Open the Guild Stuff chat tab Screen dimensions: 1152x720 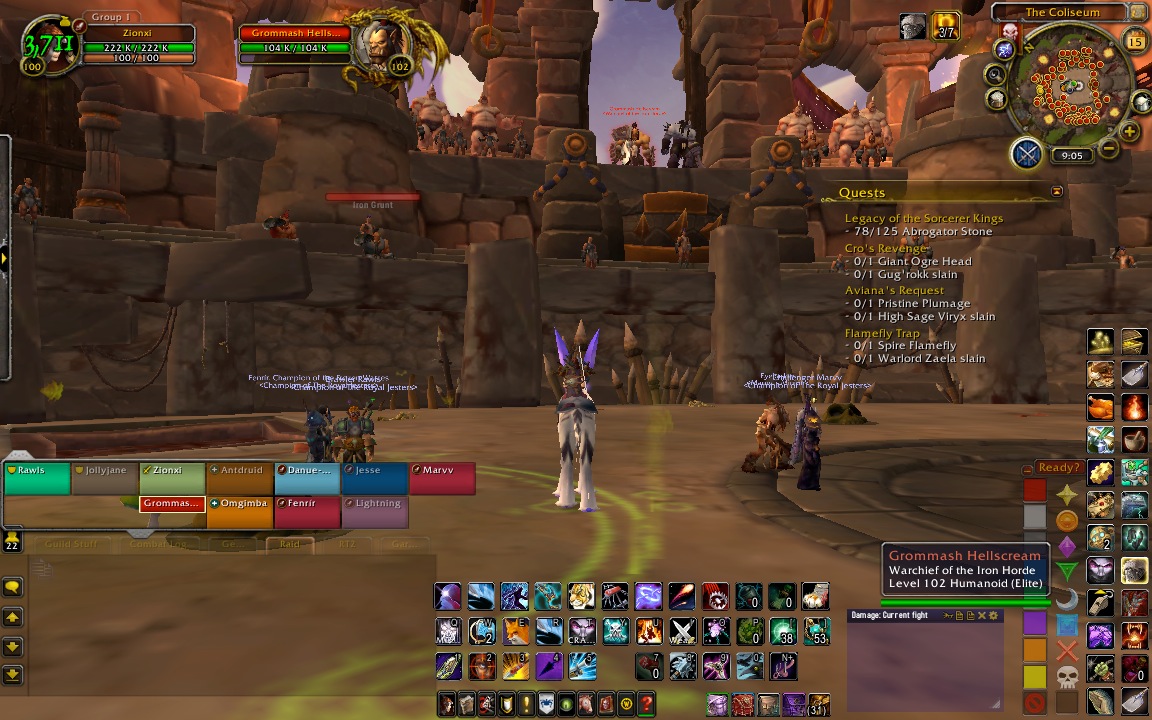pos(70,545)
